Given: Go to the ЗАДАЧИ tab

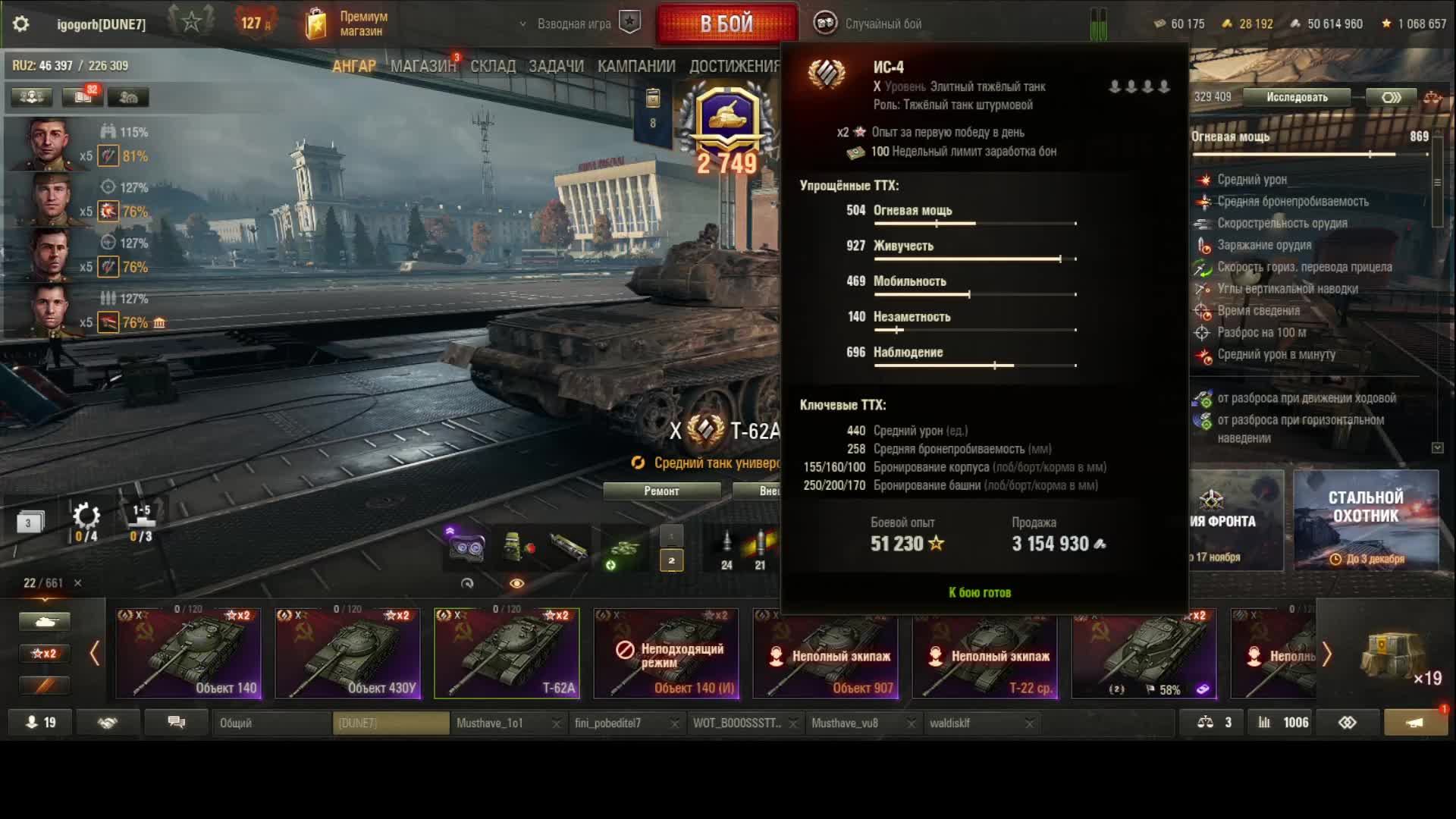Looking at the screenshot, I should [556, 66].
